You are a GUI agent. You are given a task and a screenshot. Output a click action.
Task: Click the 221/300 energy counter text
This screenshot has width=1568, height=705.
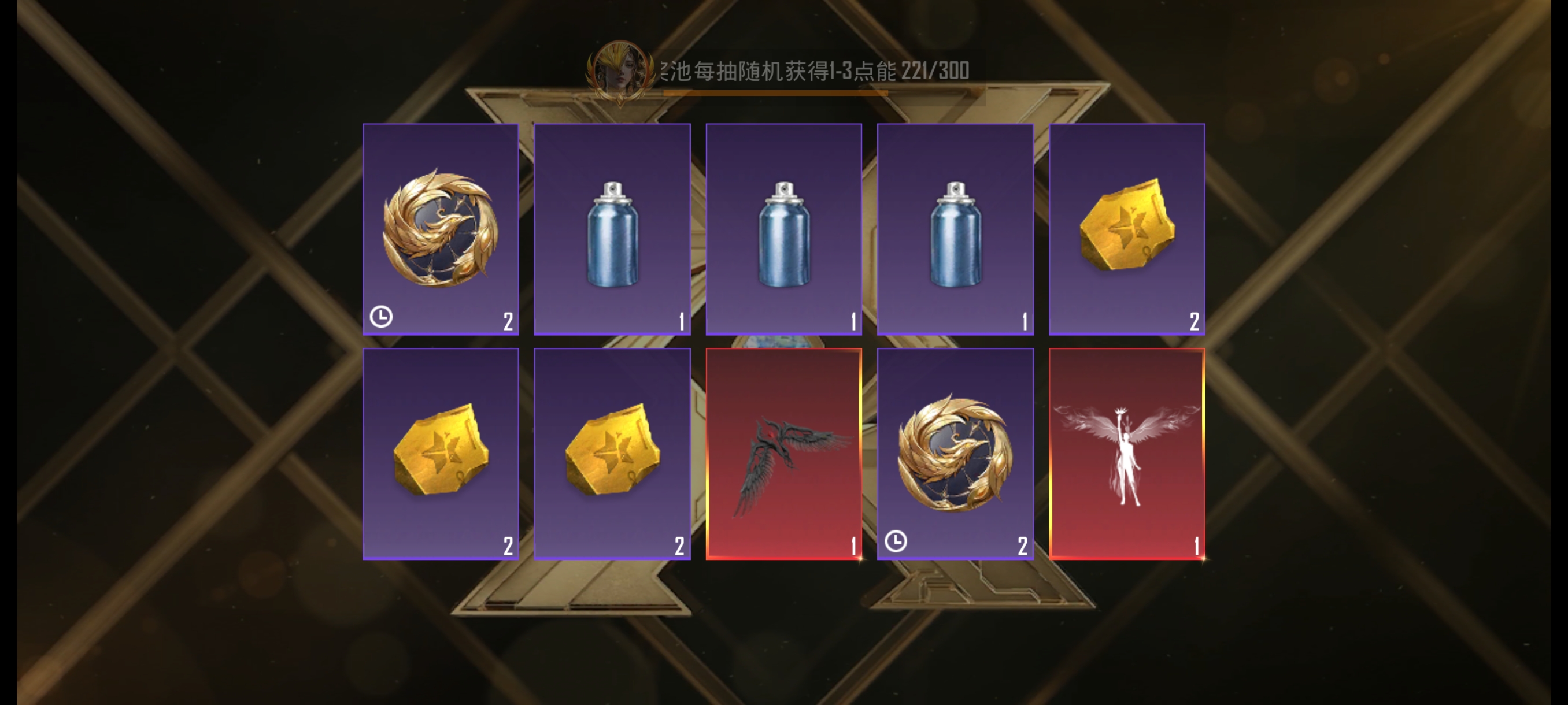(x=937, y=70)
